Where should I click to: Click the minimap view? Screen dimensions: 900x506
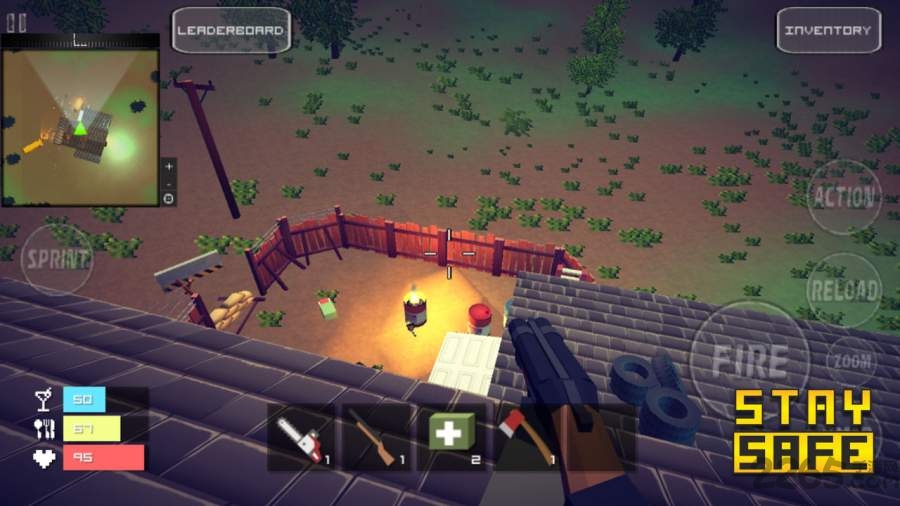[80, 127]
